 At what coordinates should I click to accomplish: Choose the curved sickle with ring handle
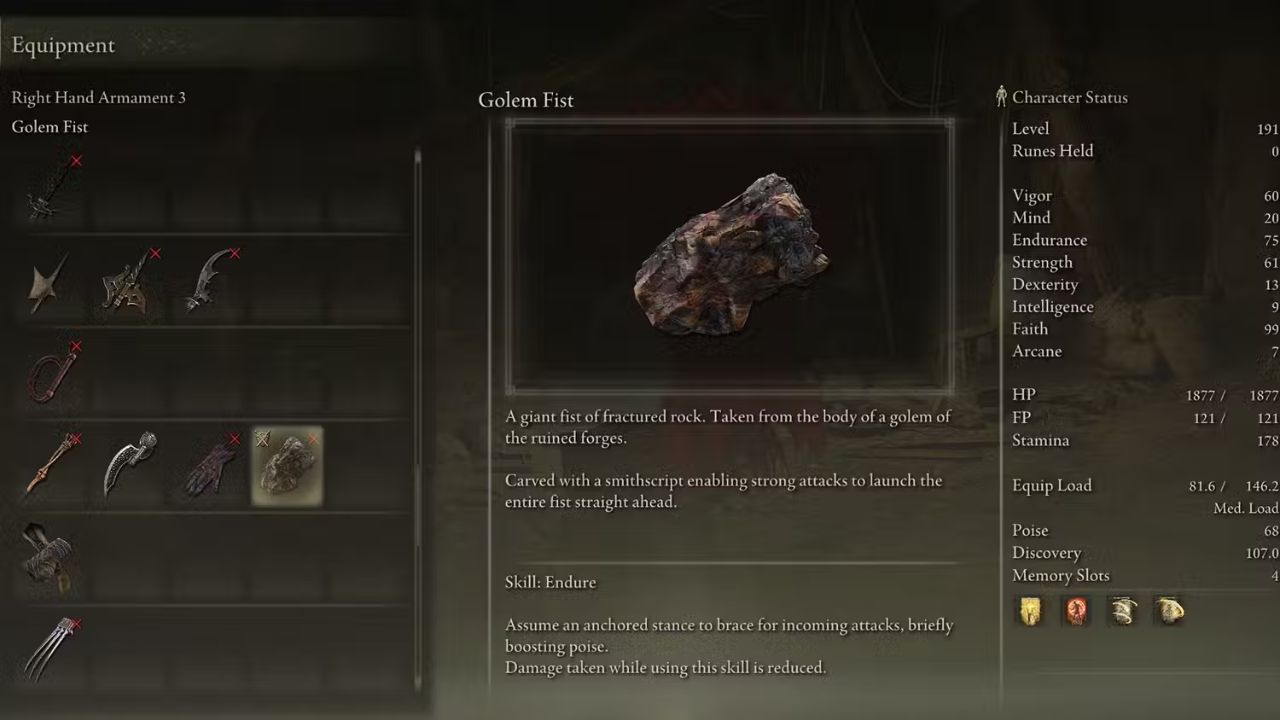pos(130,464)
